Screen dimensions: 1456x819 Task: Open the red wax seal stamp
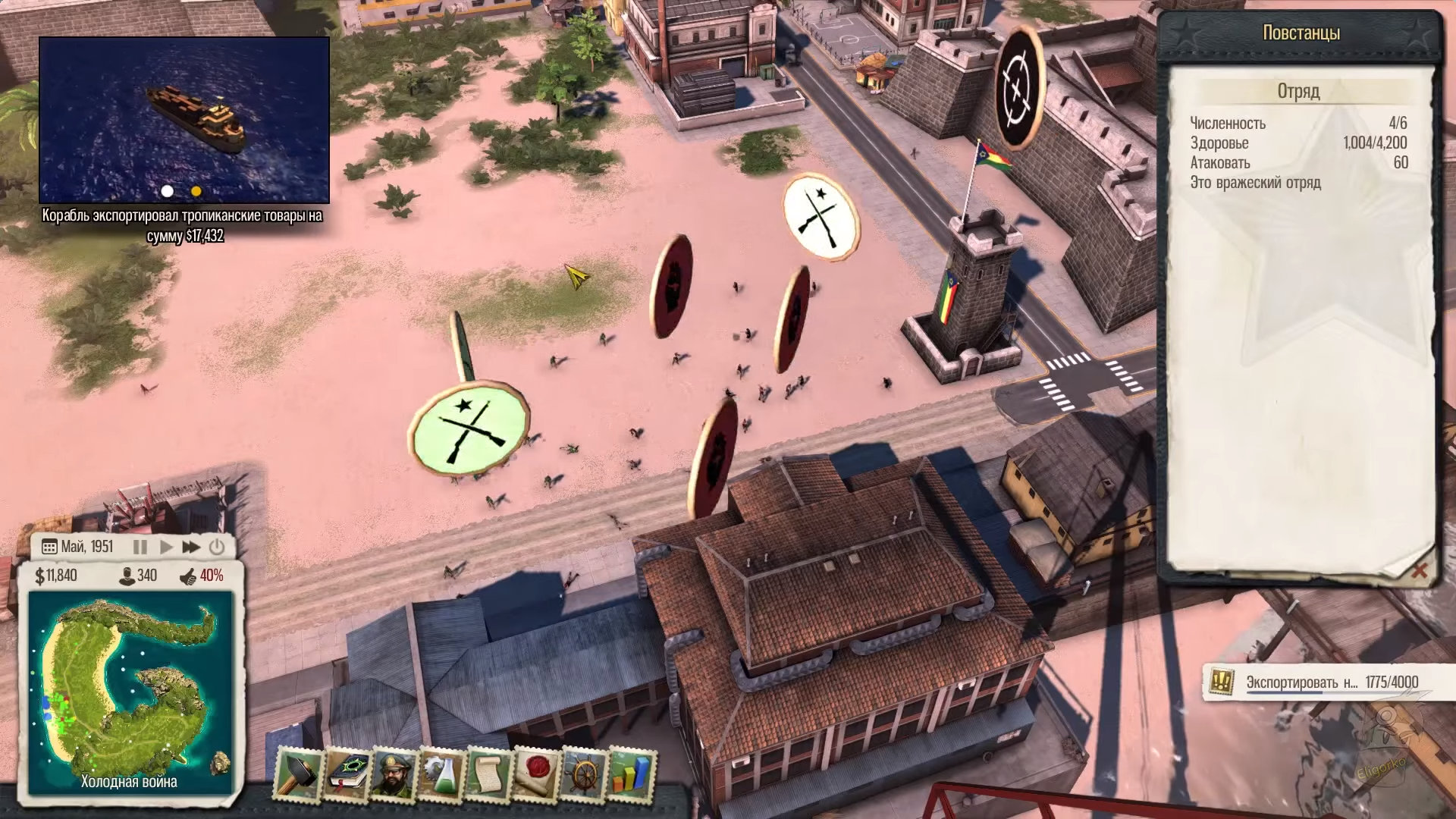tap(536, 775)
